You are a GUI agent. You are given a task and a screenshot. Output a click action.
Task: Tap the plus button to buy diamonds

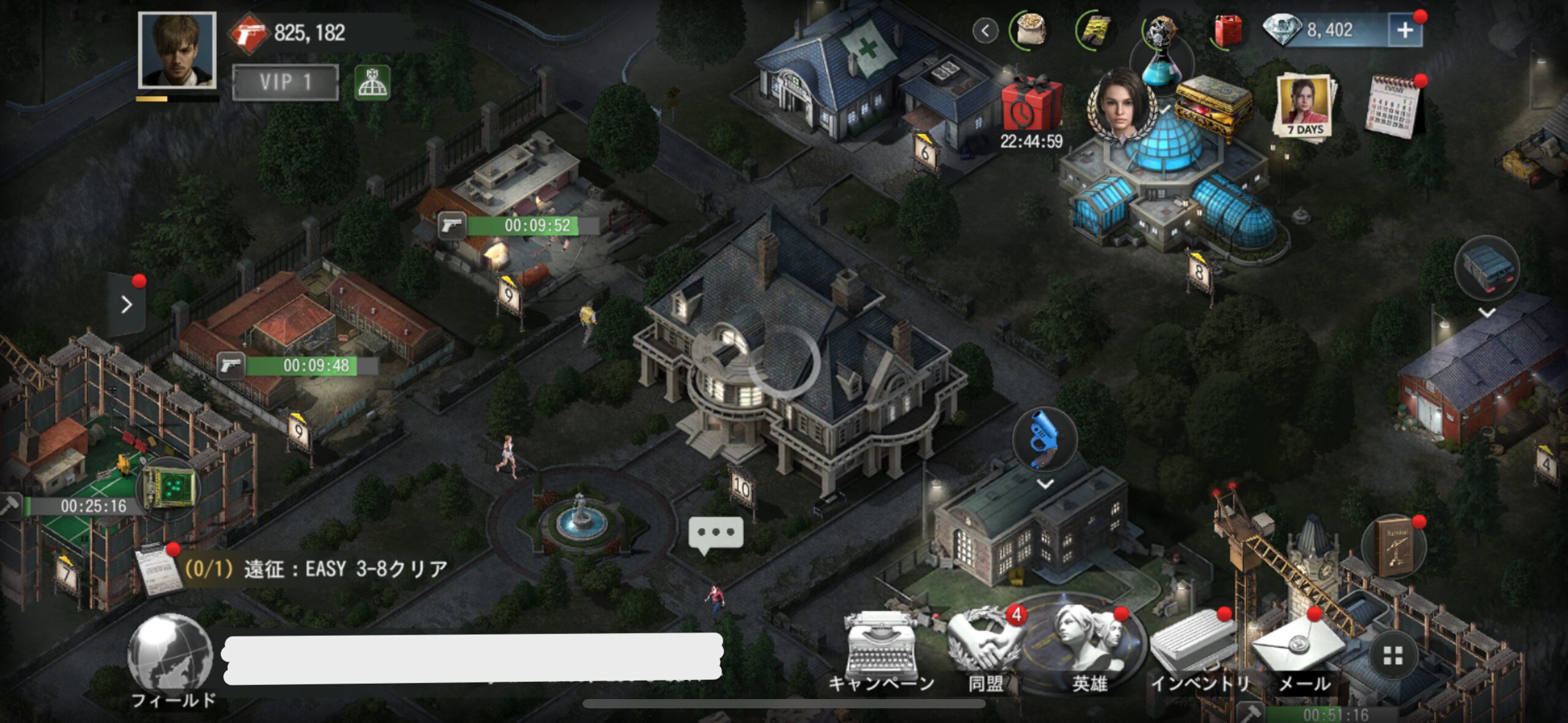(x=1404, y=31)
